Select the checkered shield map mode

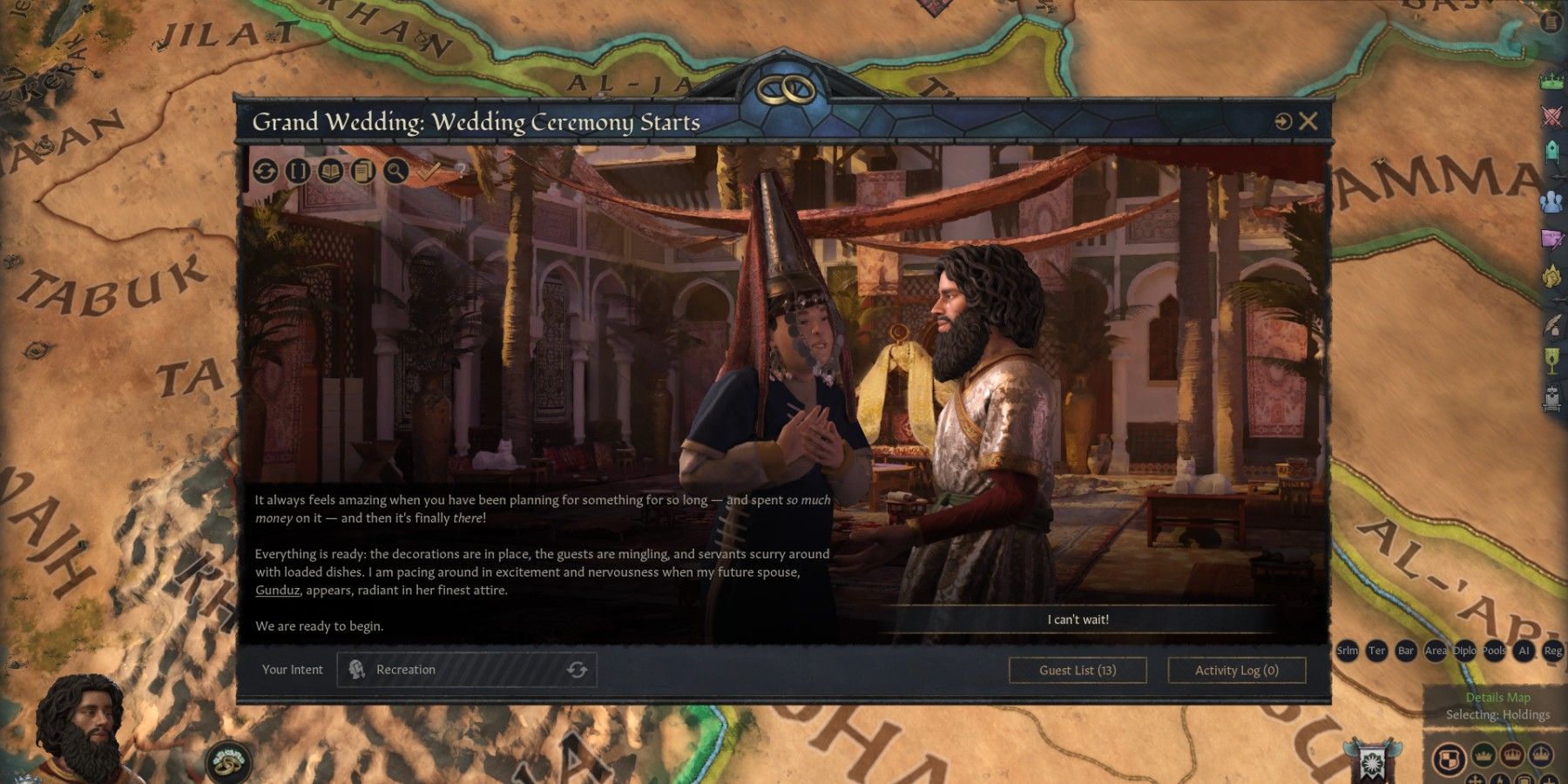[x=1449, y=757]
